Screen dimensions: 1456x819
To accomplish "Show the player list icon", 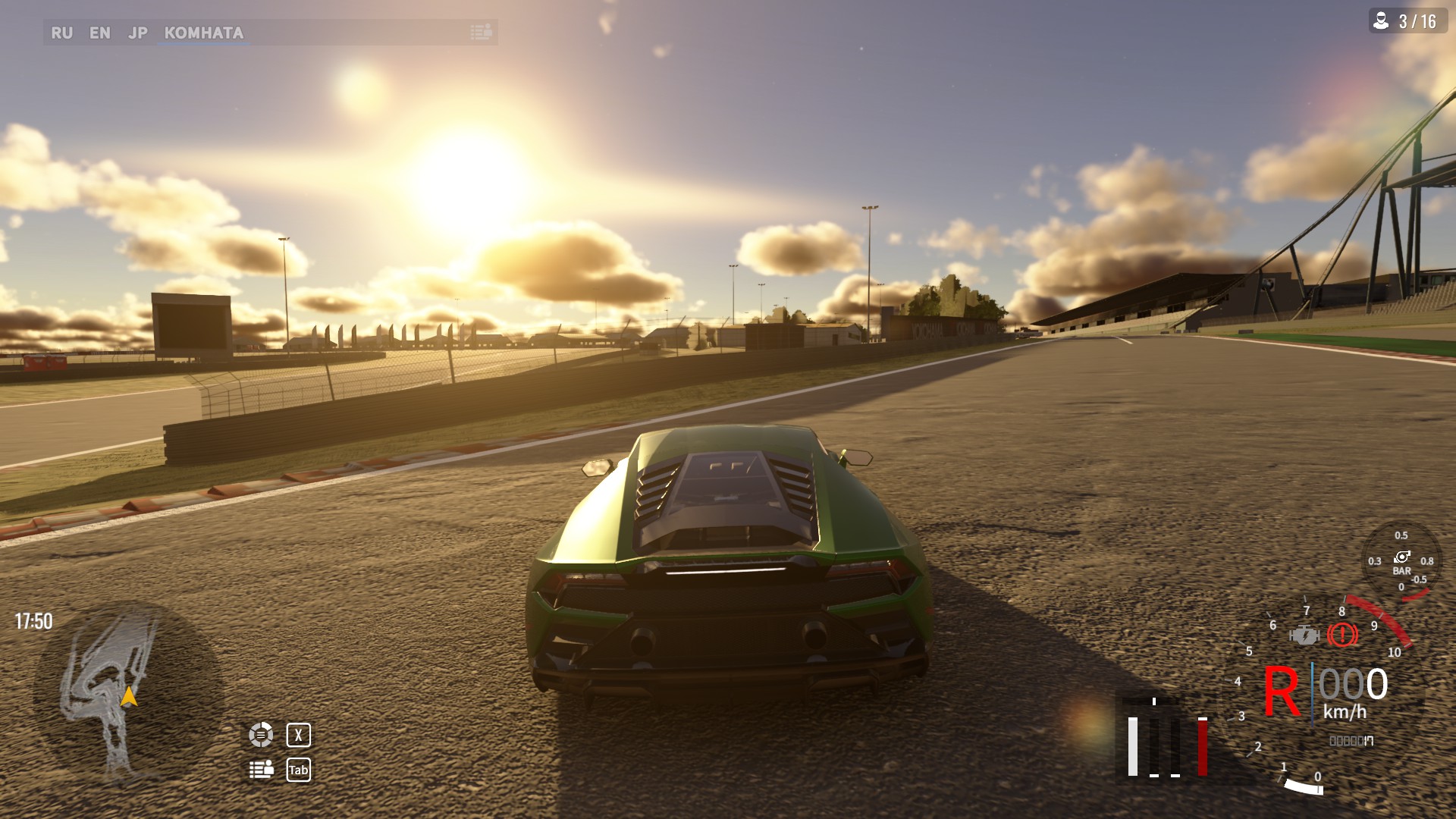I will [x=261, y=770].
